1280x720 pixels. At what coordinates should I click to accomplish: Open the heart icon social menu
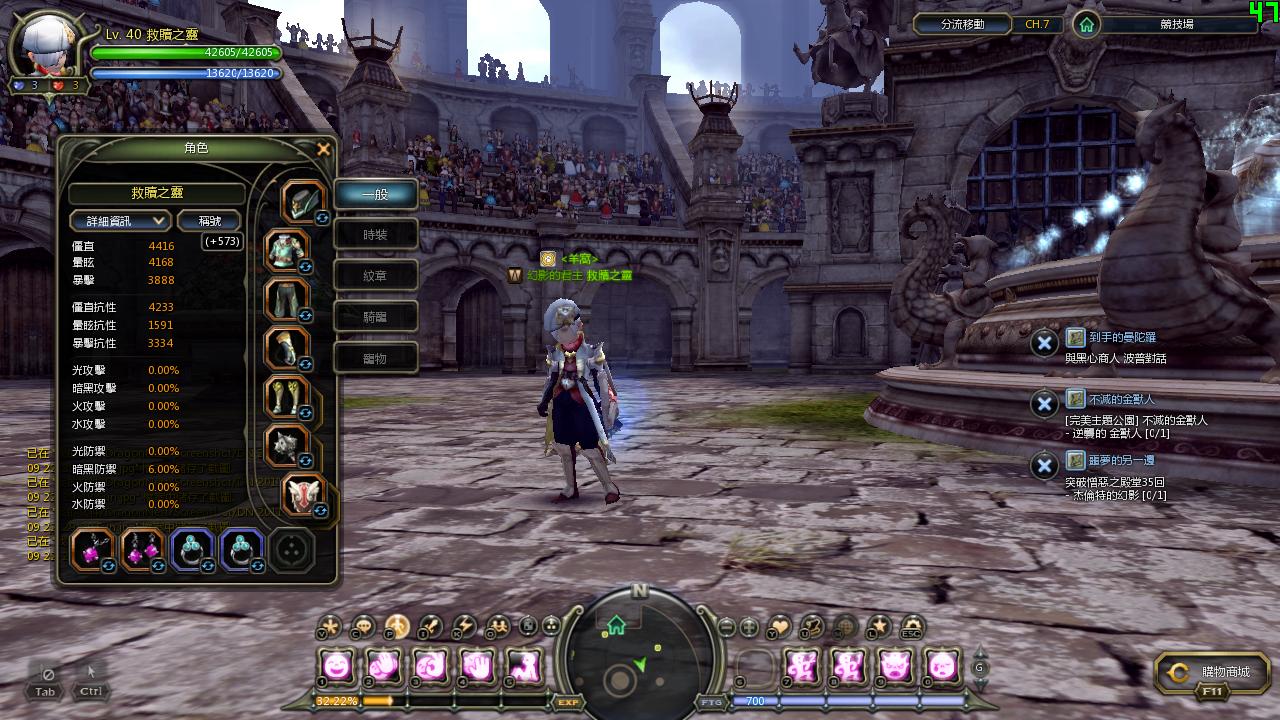tap(779, 627)
